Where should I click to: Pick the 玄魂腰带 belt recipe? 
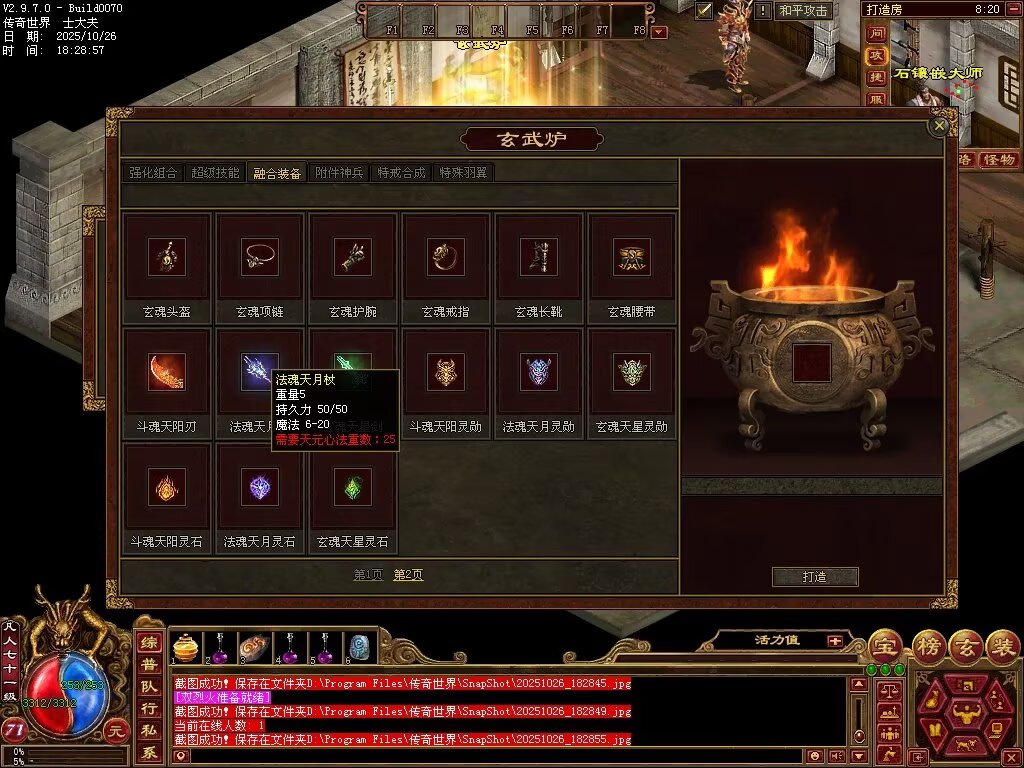click(632, 257)
